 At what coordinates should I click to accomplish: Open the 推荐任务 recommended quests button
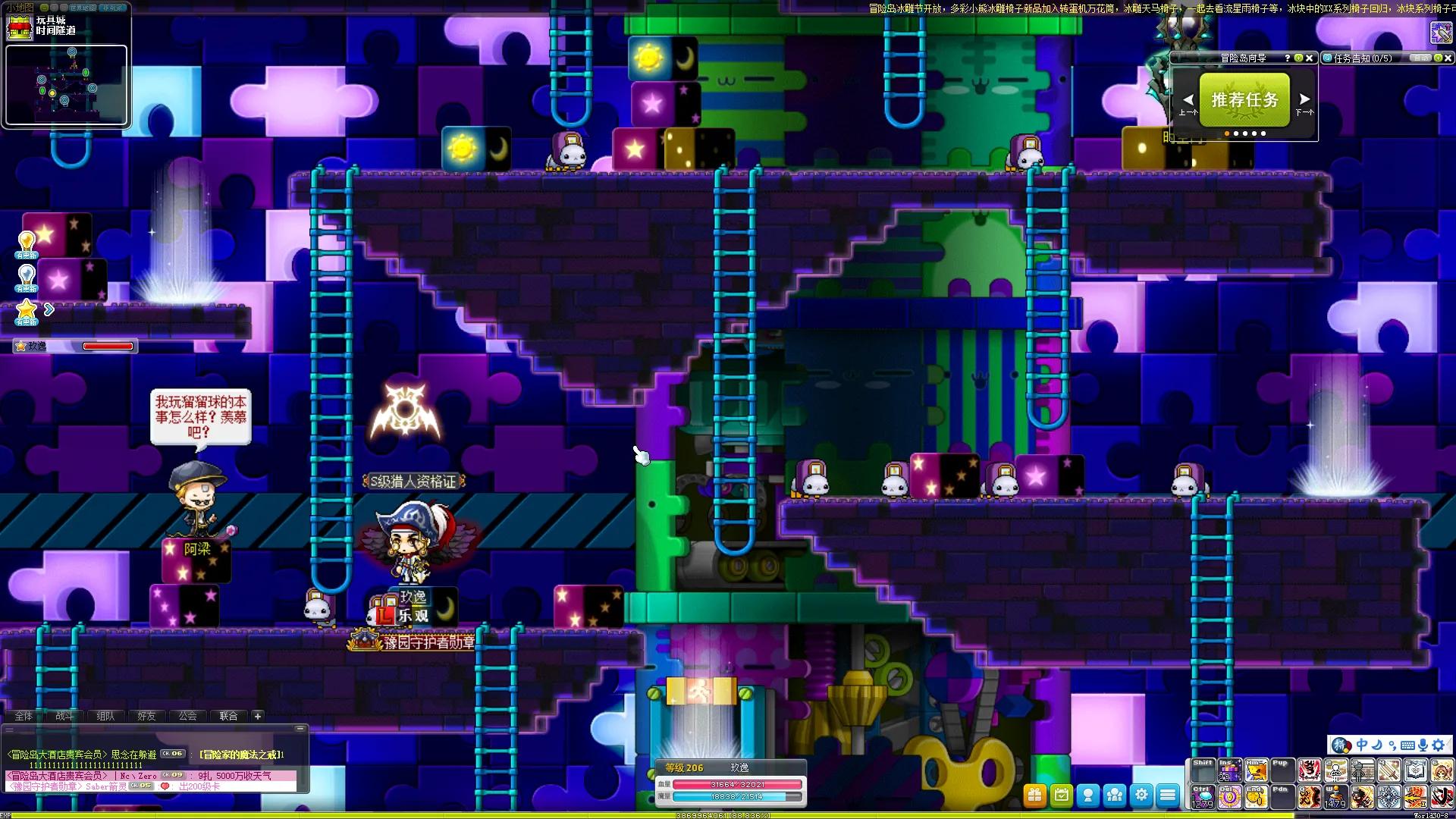coord(1244,99)
